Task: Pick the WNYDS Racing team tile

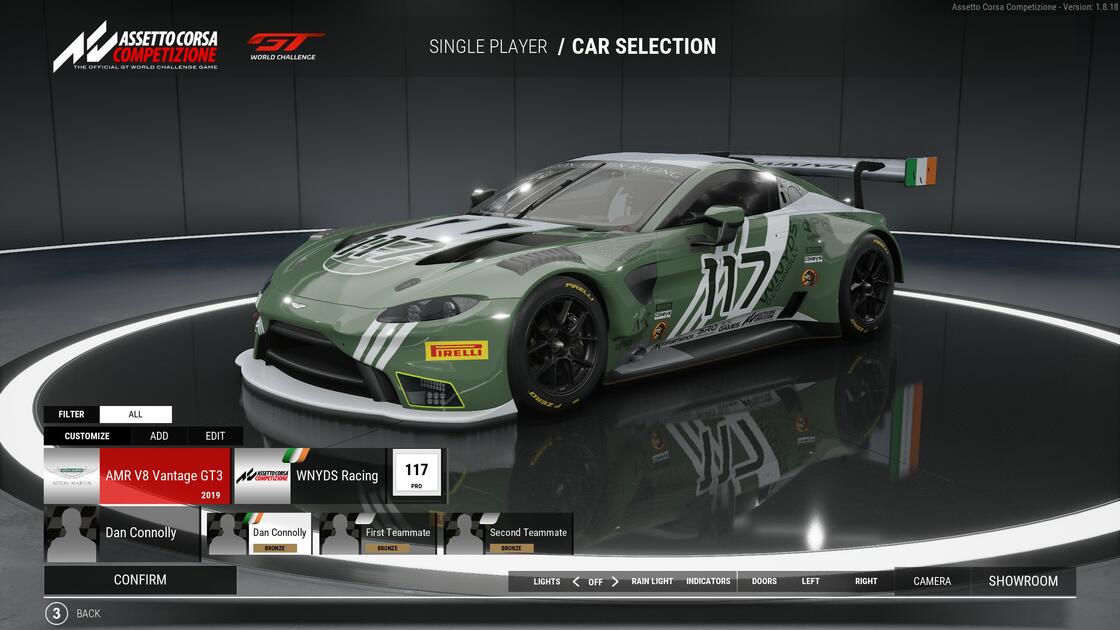Action: coord(309,476)
